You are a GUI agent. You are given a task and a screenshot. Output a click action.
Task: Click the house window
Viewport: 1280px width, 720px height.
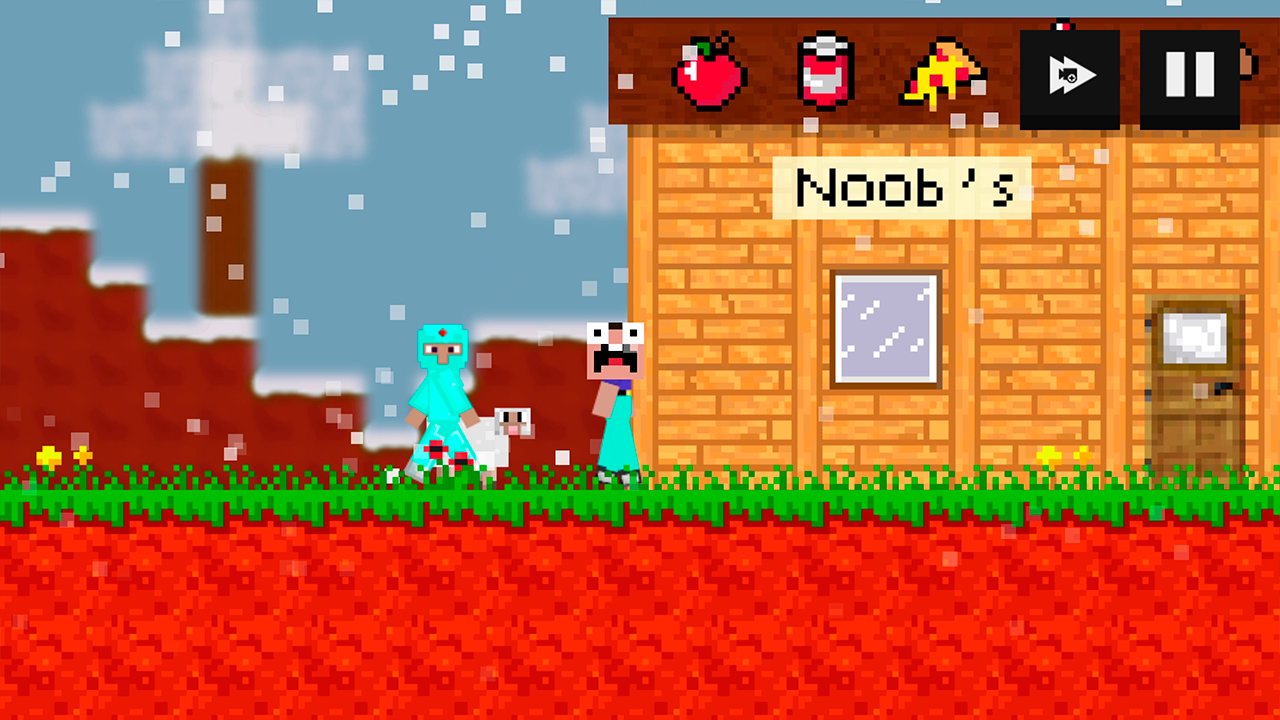(x=884, y=330)
